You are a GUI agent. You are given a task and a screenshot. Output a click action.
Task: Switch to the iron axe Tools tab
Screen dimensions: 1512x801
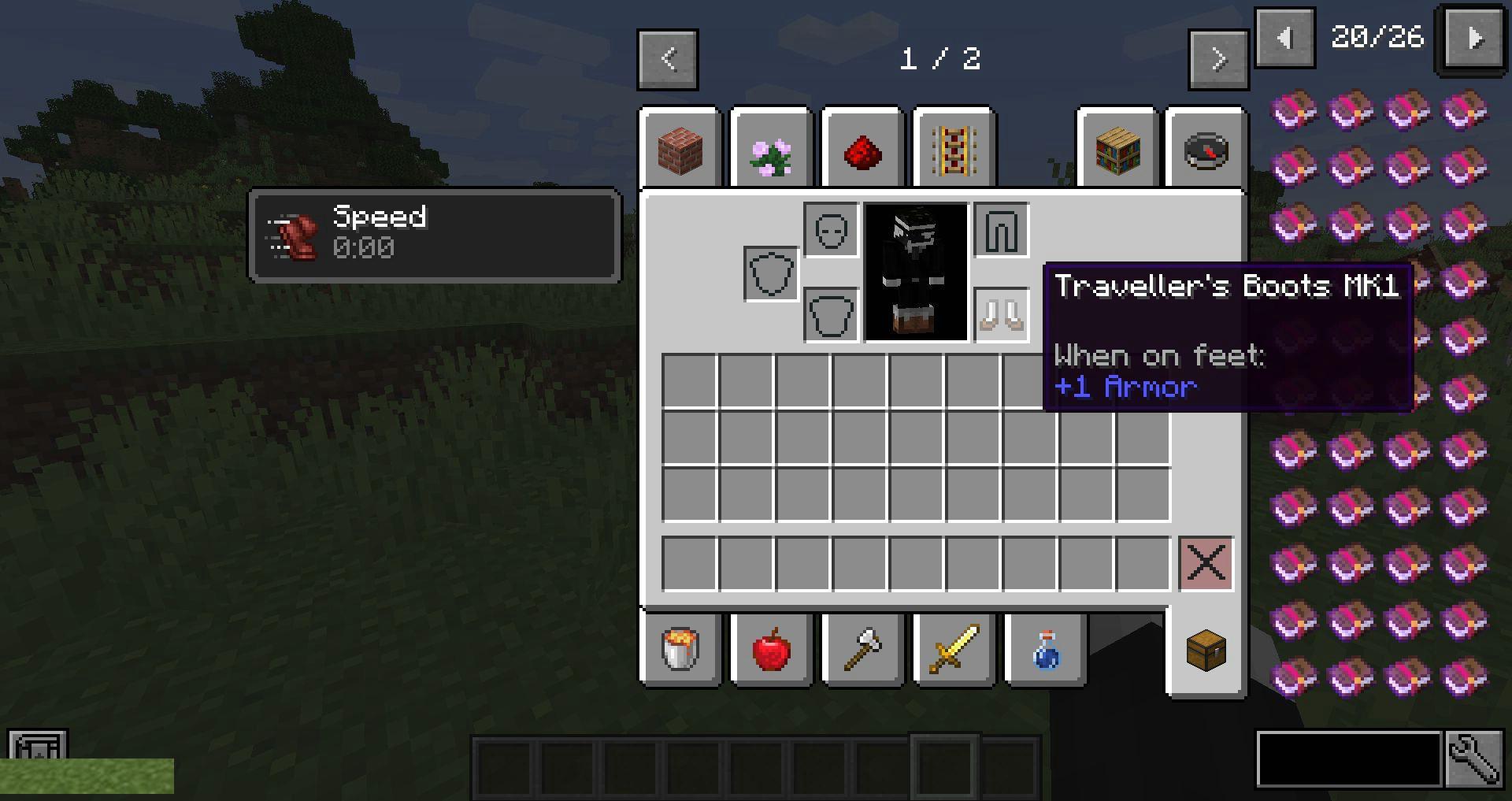coord(863,650)
